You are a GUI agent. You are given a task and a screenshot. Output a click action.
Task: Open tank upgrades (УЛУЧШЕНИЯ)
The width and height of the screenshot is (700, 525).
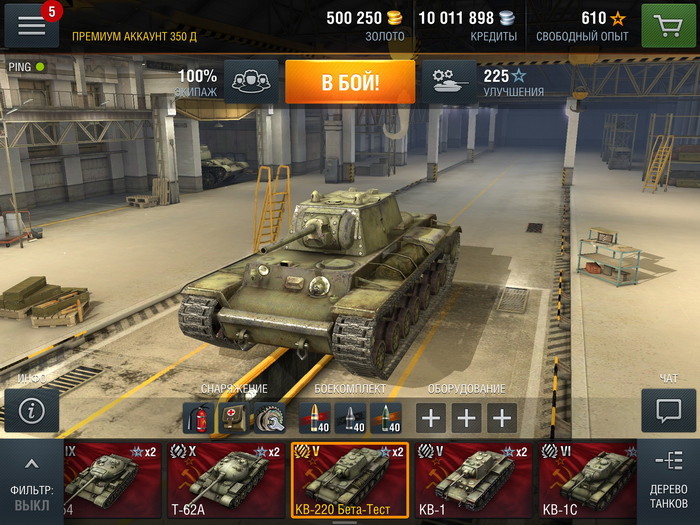click(x=449, y=82)
